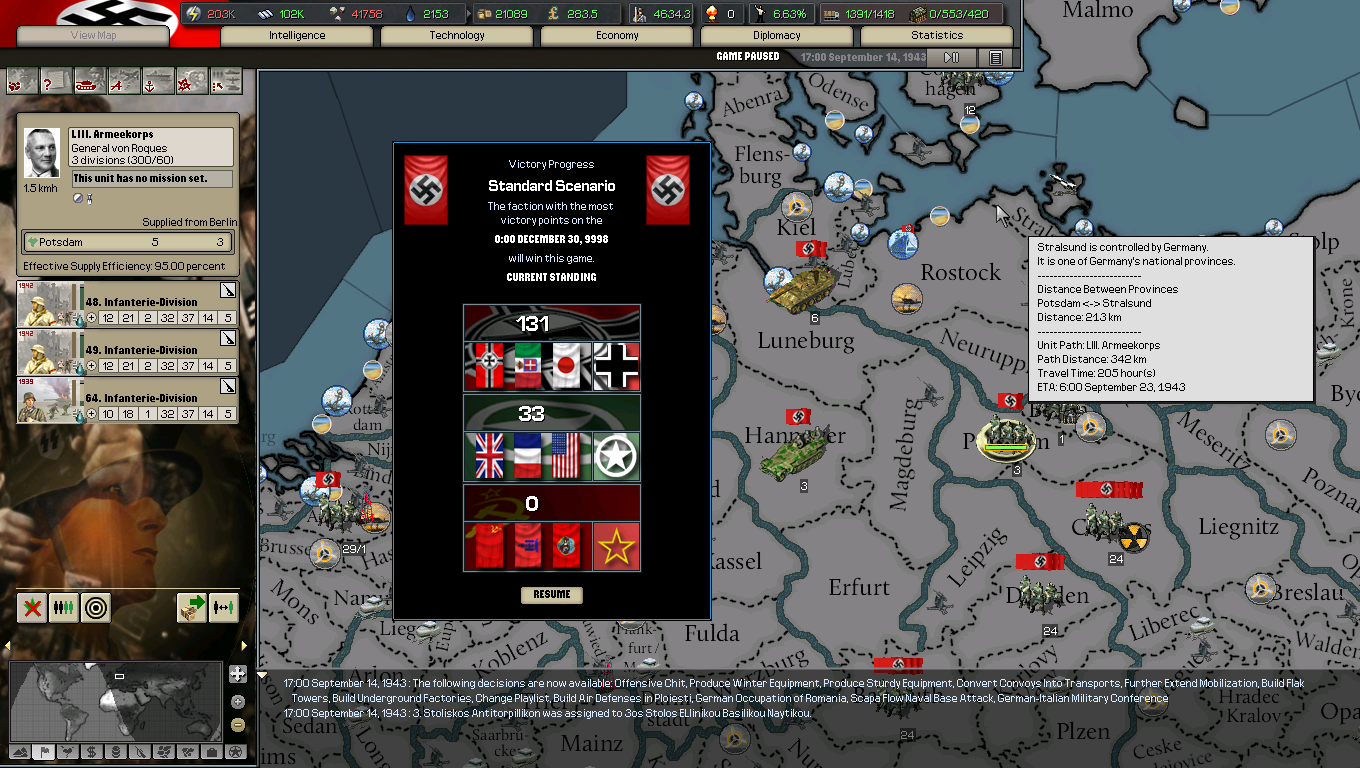This screenshot has width=1360, height=768.
Task: Select the disband unit red X icon
Action: point(31,607)
